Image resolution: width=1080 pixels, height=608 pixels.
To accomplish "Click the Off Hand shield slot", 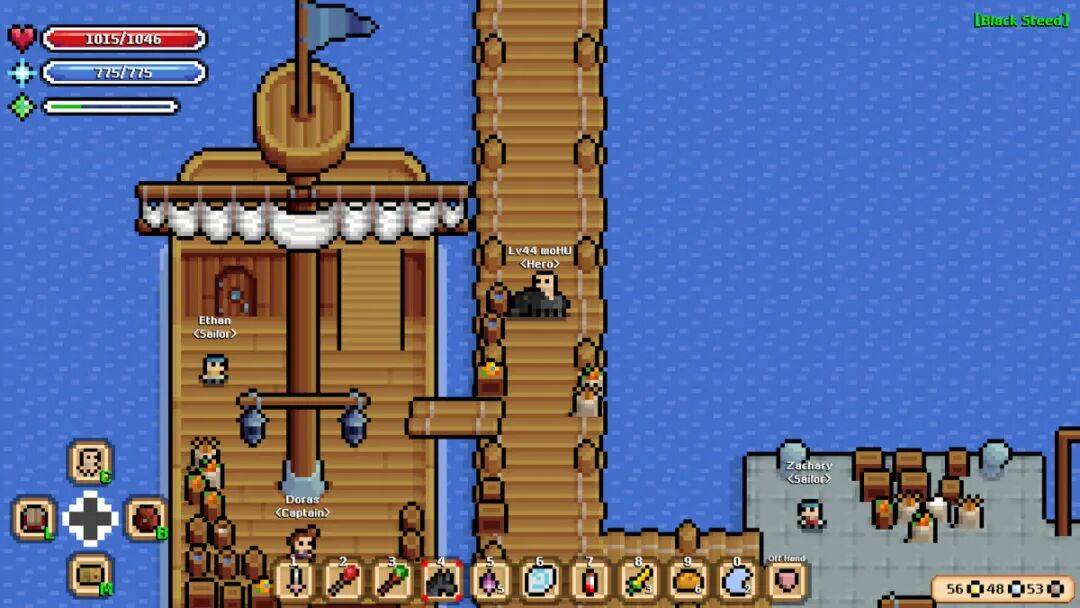I will pyautogui.click(x=787, y=581).
